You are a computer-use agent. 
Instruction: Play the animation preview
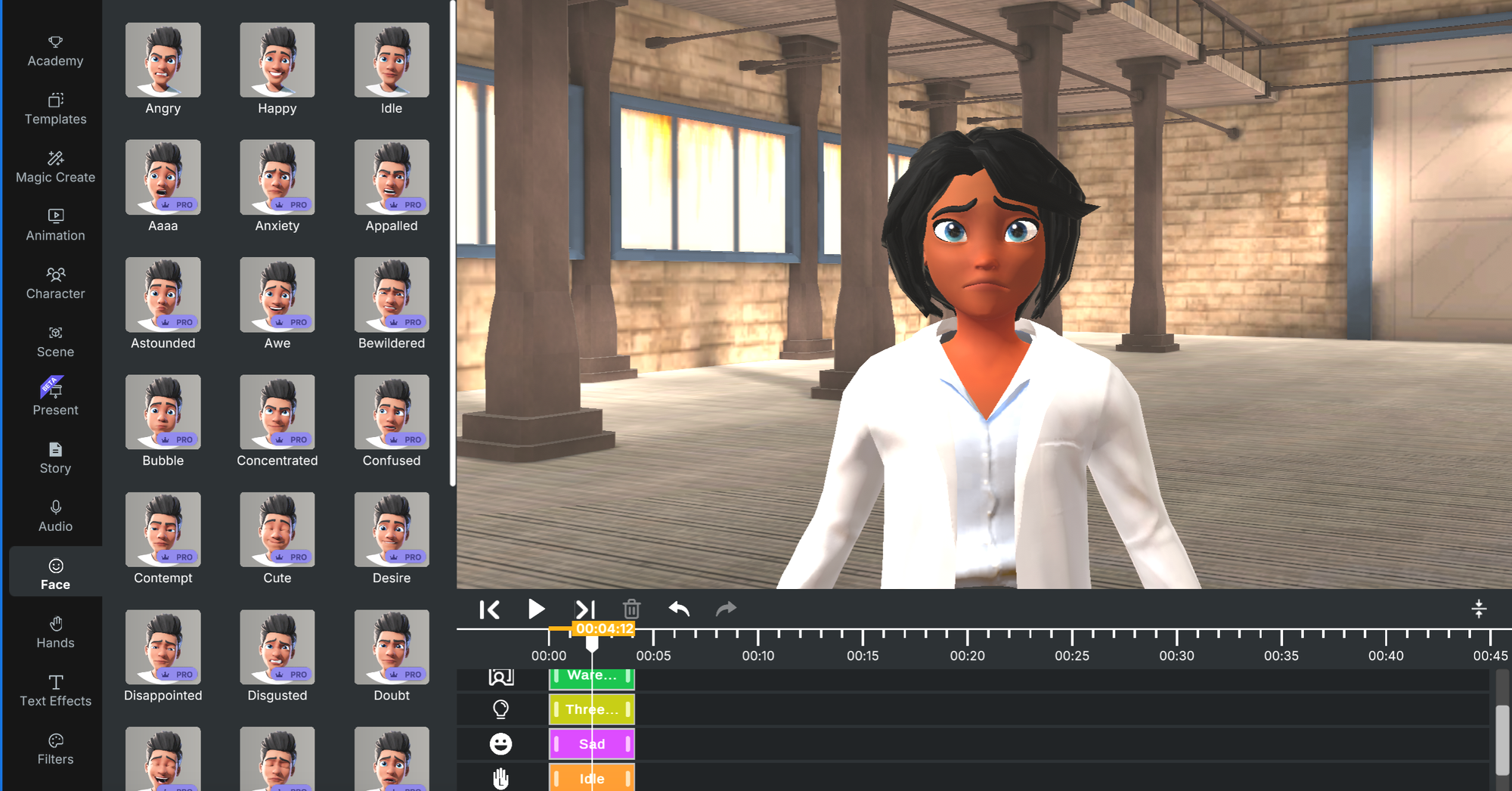(537, 609)
